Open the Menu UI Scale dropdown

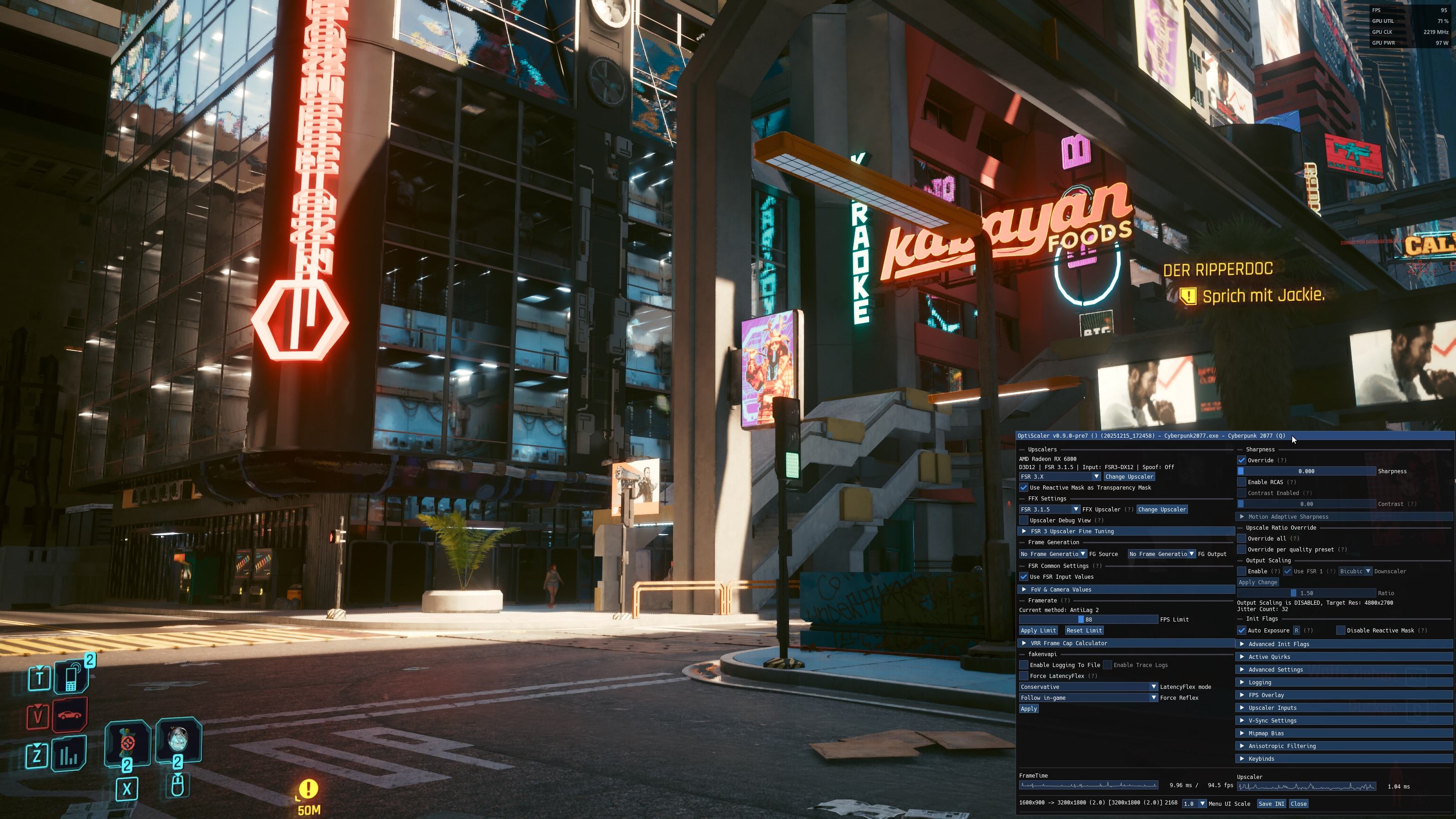[1194, 804]
